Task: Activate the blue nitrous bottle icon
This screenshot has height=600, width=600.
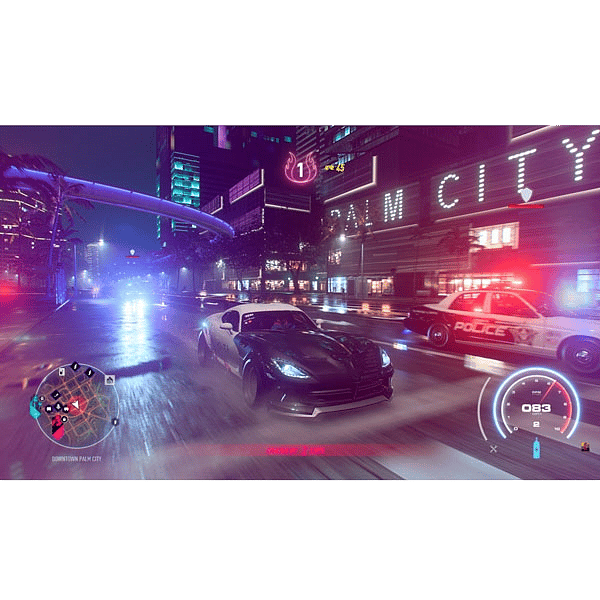Action: (535, 448)
